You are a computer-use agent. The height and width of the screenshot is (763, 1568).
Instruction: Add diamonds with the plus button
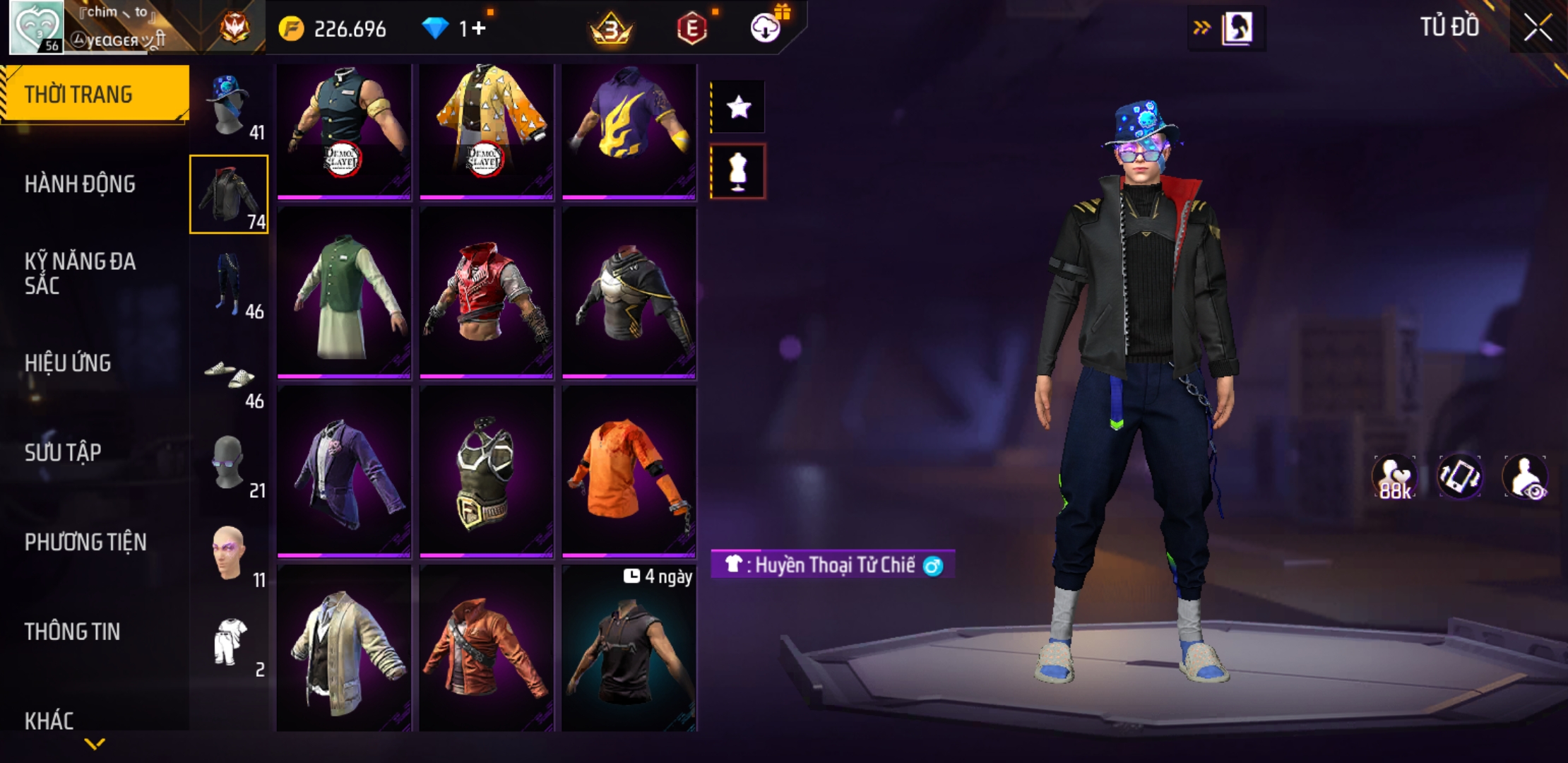pos(479,28)
